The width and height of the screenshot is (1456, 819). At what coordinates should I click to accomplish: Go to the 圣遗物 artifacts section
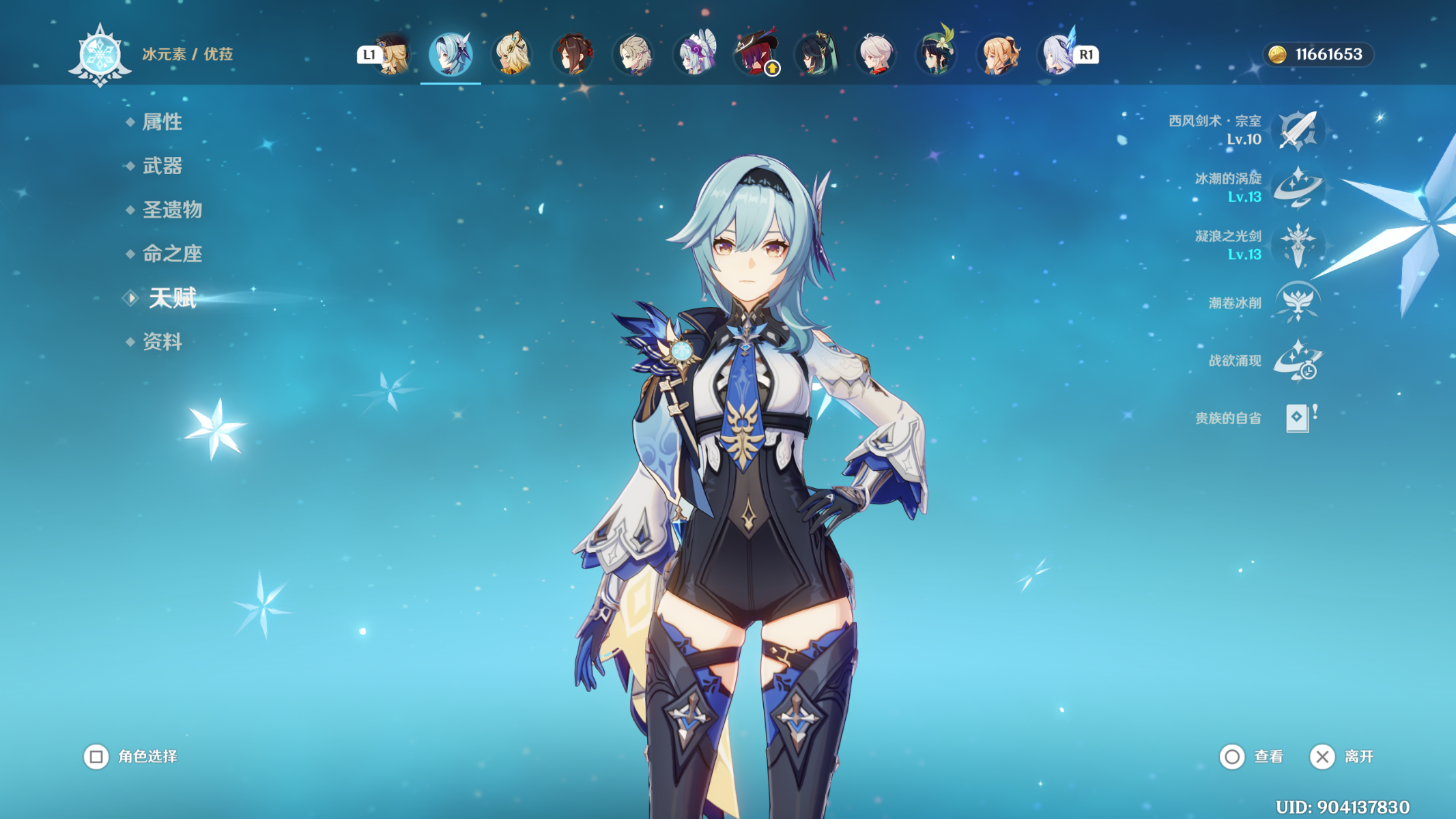pos(172,210)
